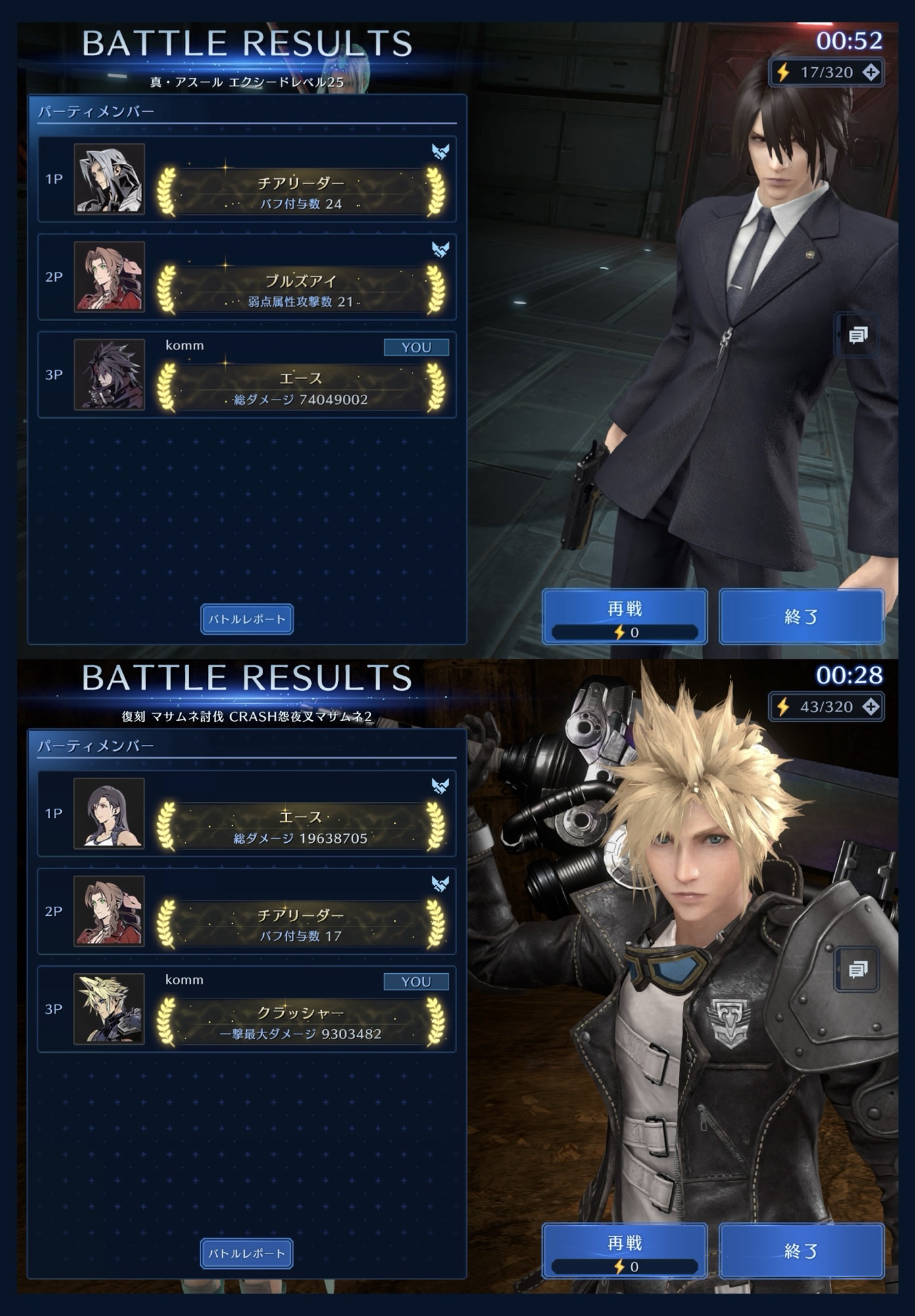
Task: Open バトルレポート for the 真・アスール battle
Action: coord(247,619)
